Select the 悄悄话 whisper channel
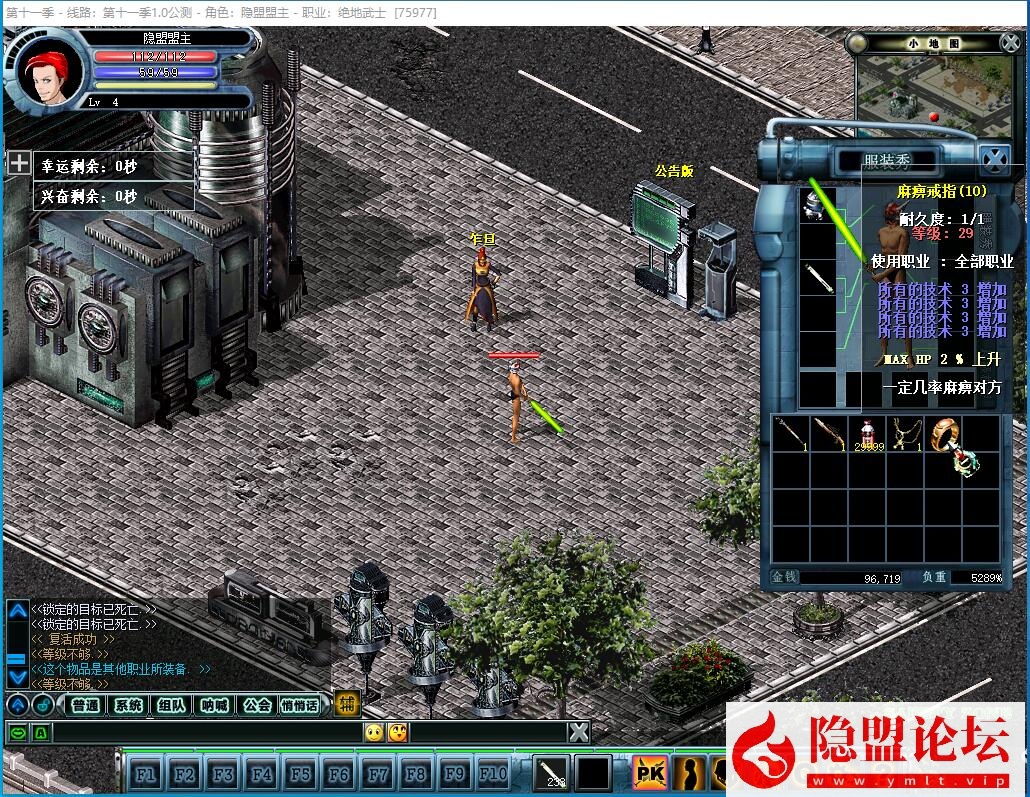The image size is (1030, 797). point(300,705)
